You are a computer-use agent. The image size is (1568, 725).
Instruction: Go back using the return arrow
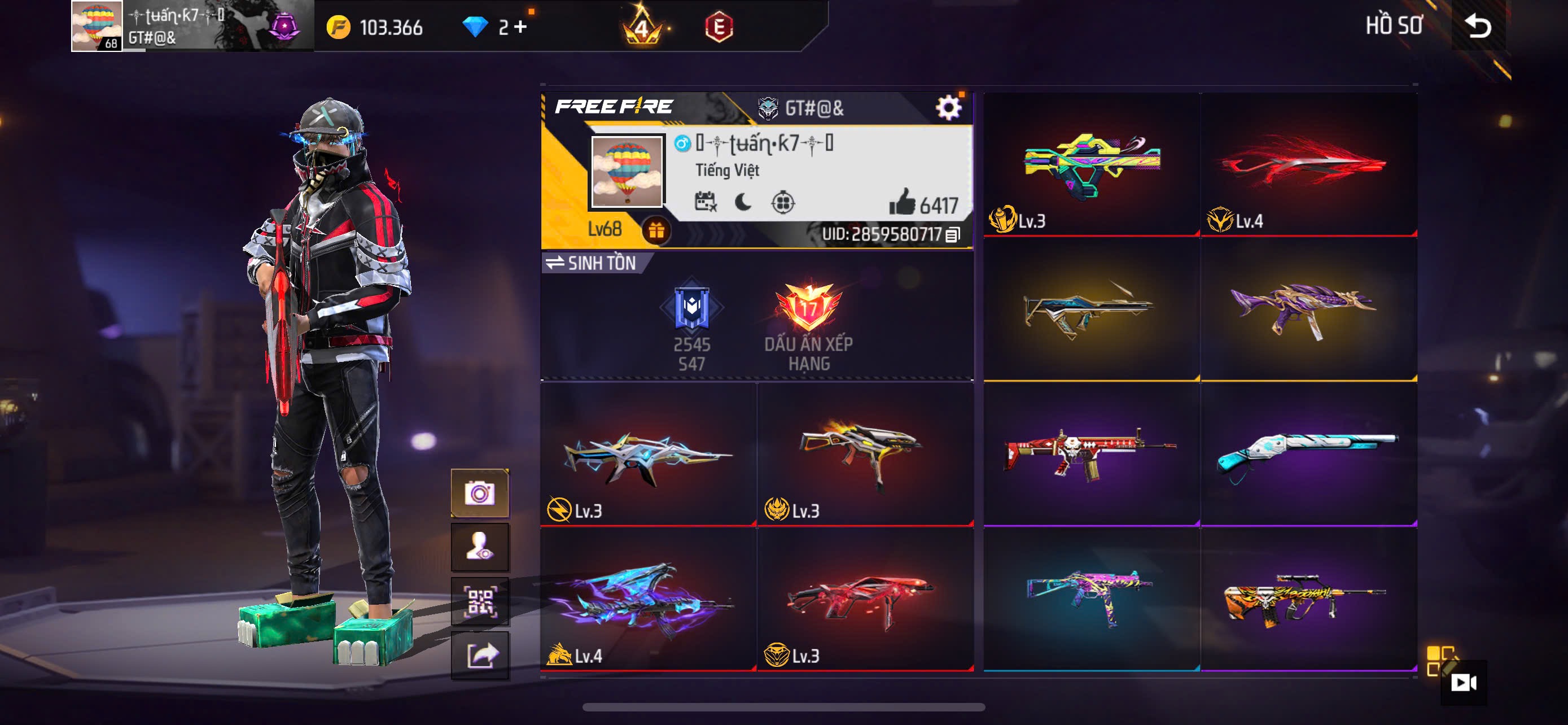1478,26
